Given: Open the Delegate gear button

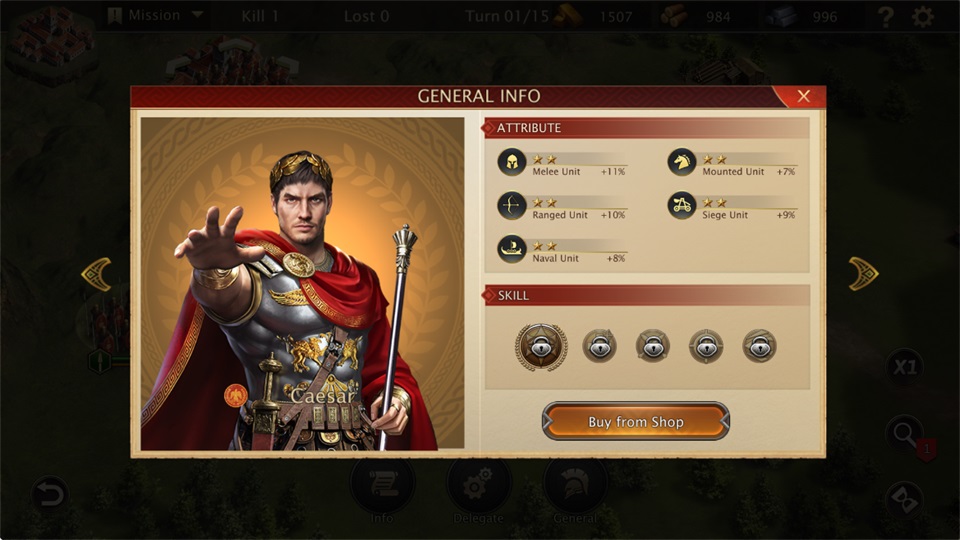Looking at the screenshot, I should point(479,489).
